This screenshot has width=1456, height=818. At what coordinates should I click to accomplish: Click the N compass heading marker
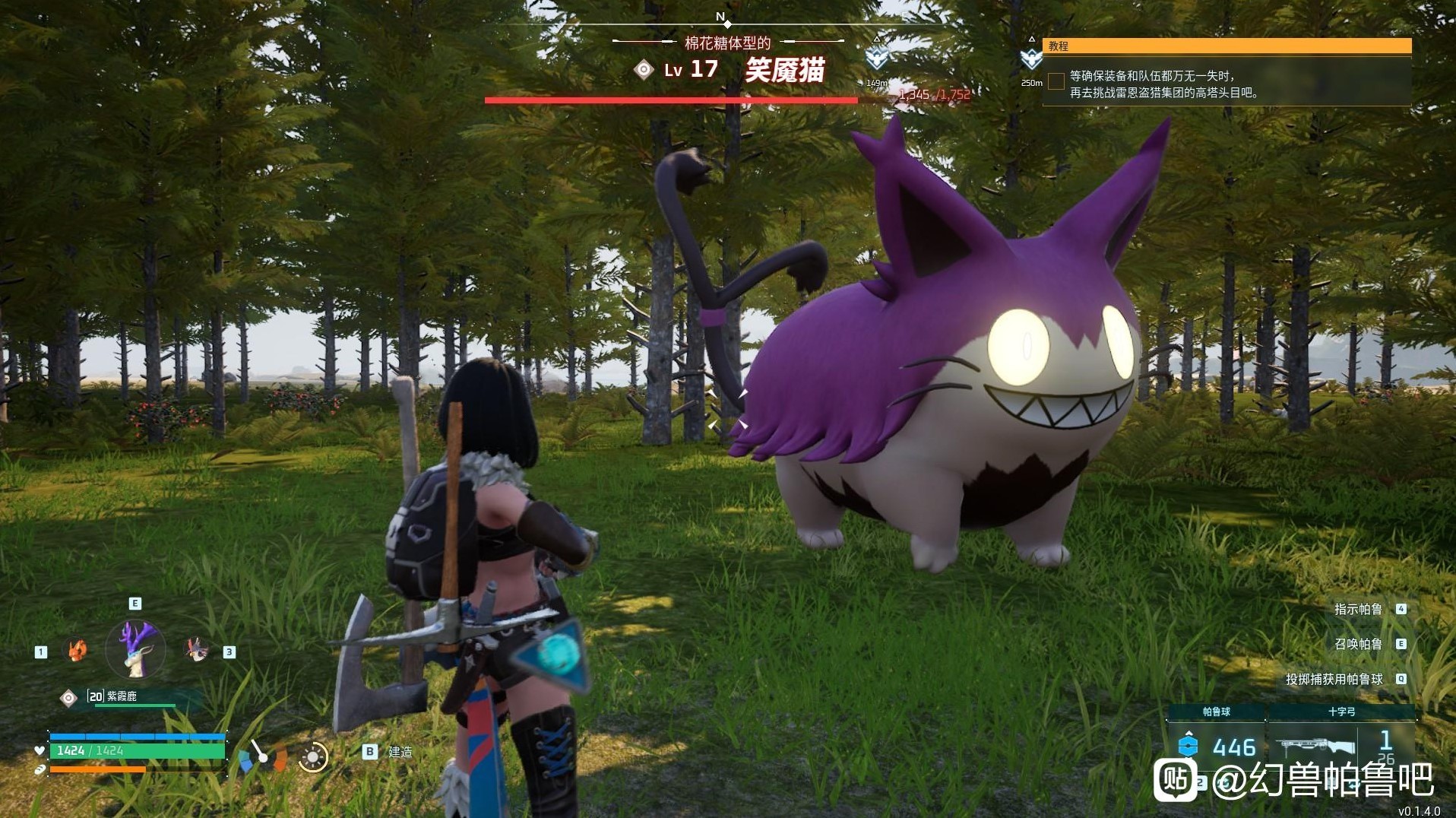coord(720,17)
